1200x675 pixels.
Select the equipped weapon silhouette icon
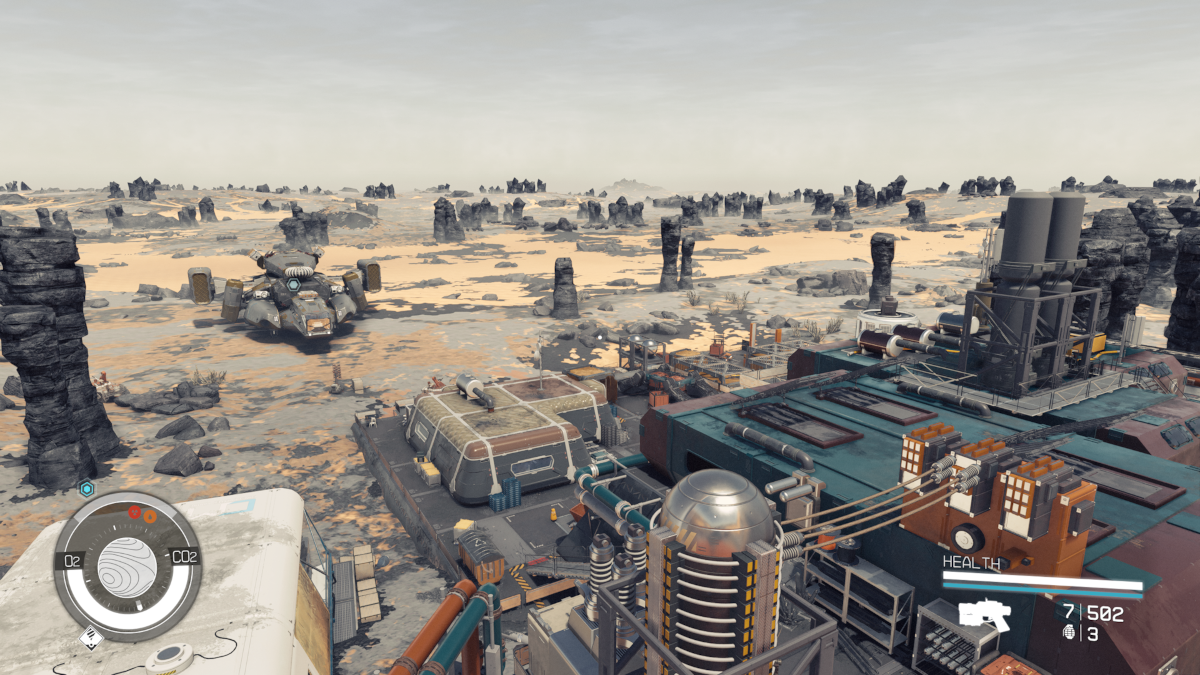984,613
